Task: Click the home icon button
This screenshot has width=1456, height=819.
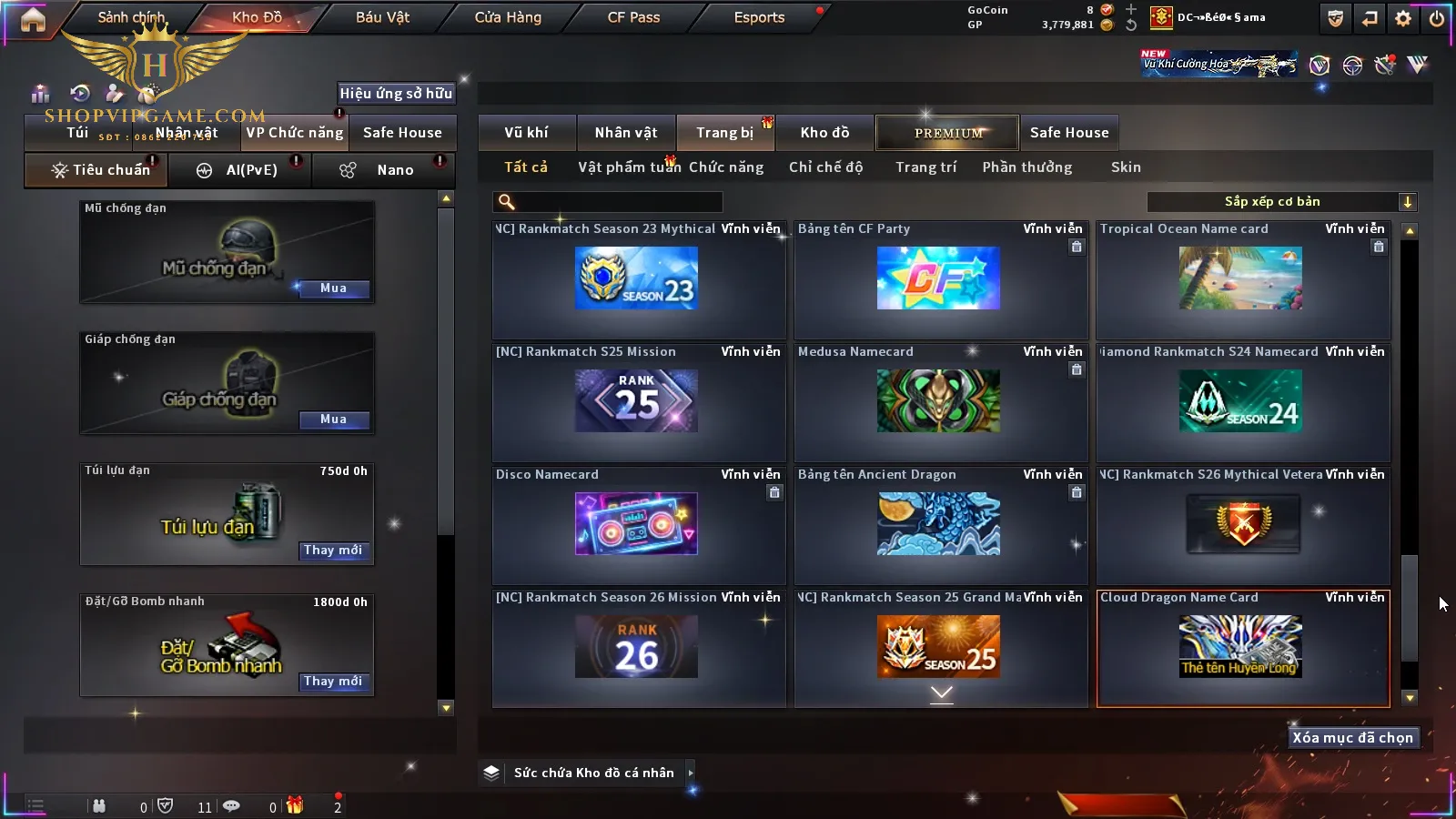Action: (33, 19)
